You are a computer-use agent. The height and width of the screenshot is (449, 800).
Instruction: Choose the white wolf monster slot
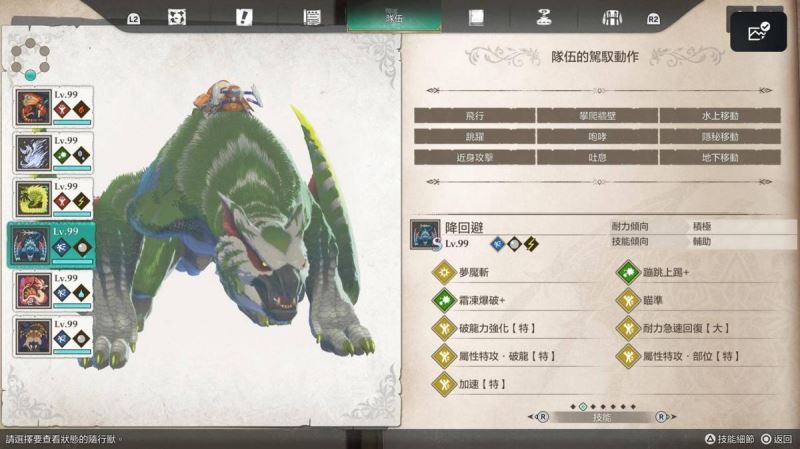click(x=53, y=153)
